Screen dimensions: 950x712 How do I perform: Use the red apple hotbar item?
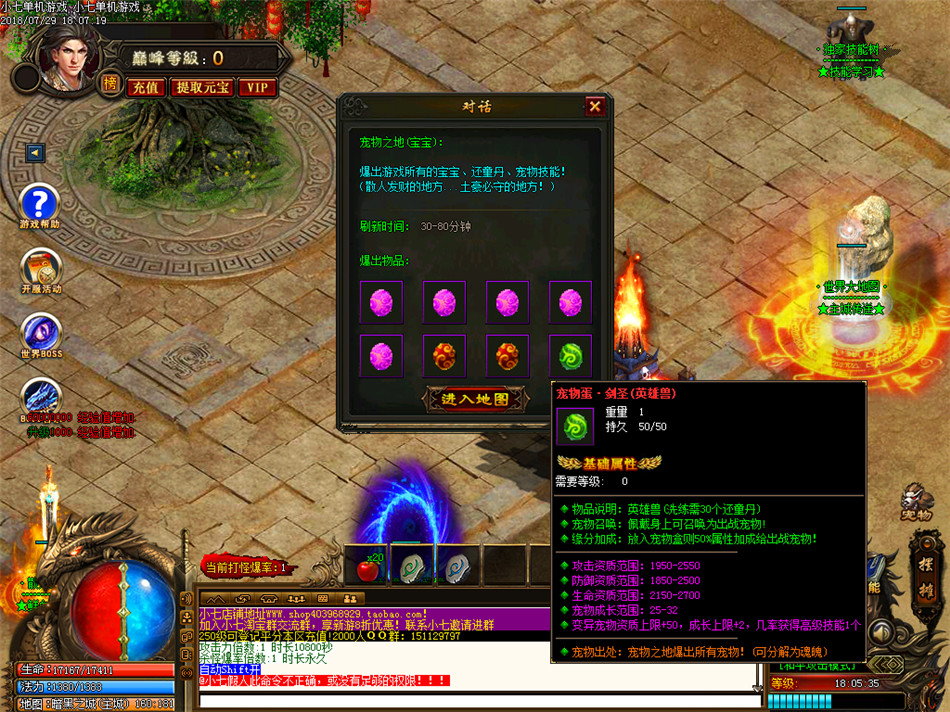point(369,568)
